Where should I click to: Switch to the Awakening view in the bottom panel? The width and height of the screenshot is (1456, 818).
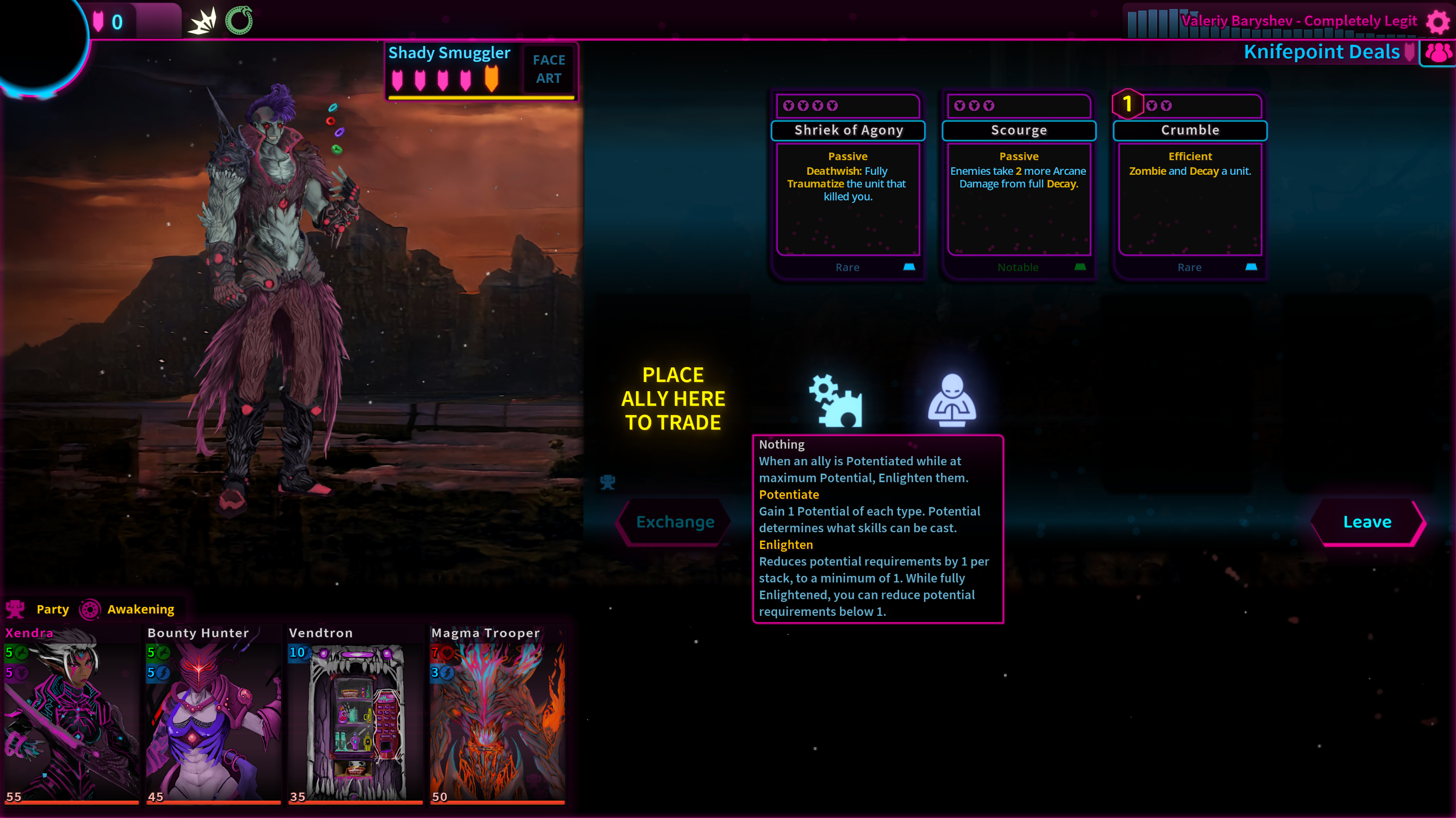[141, 609]
